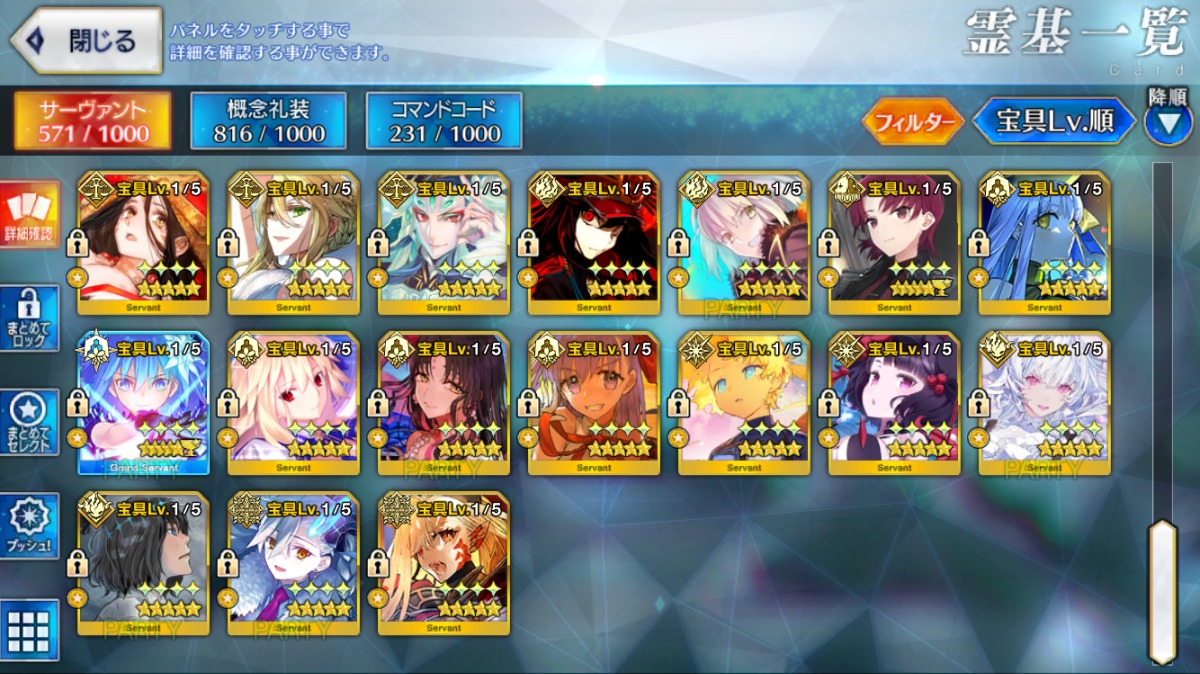This screenshot has width=1200, height=674.
Task: Change the grid layout view
Action: (x=29, y=630)
